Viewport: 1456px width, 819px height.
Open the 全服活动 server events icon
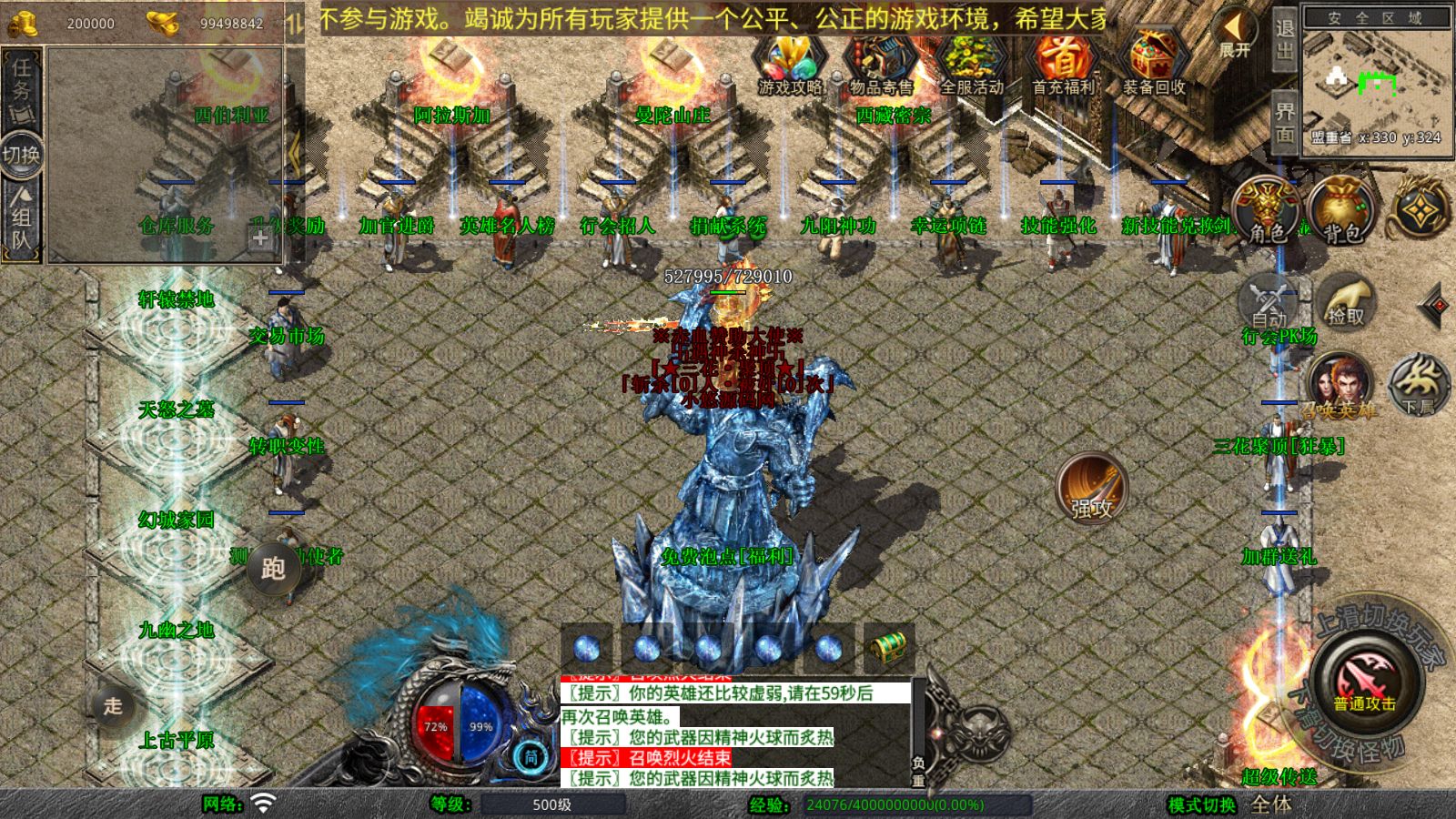[972, 64]
